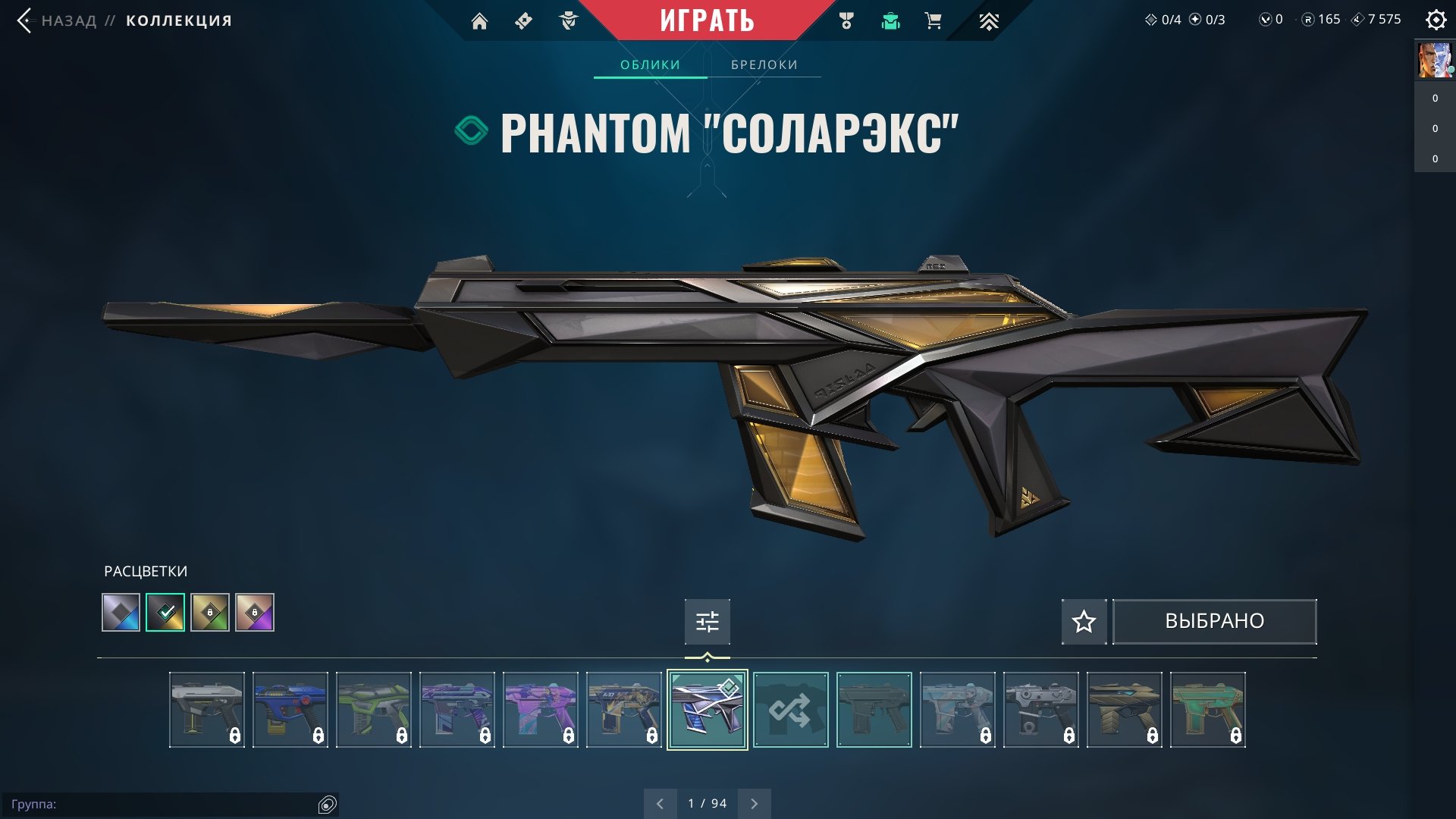Pick the locked purple variant

pos(255,613)
